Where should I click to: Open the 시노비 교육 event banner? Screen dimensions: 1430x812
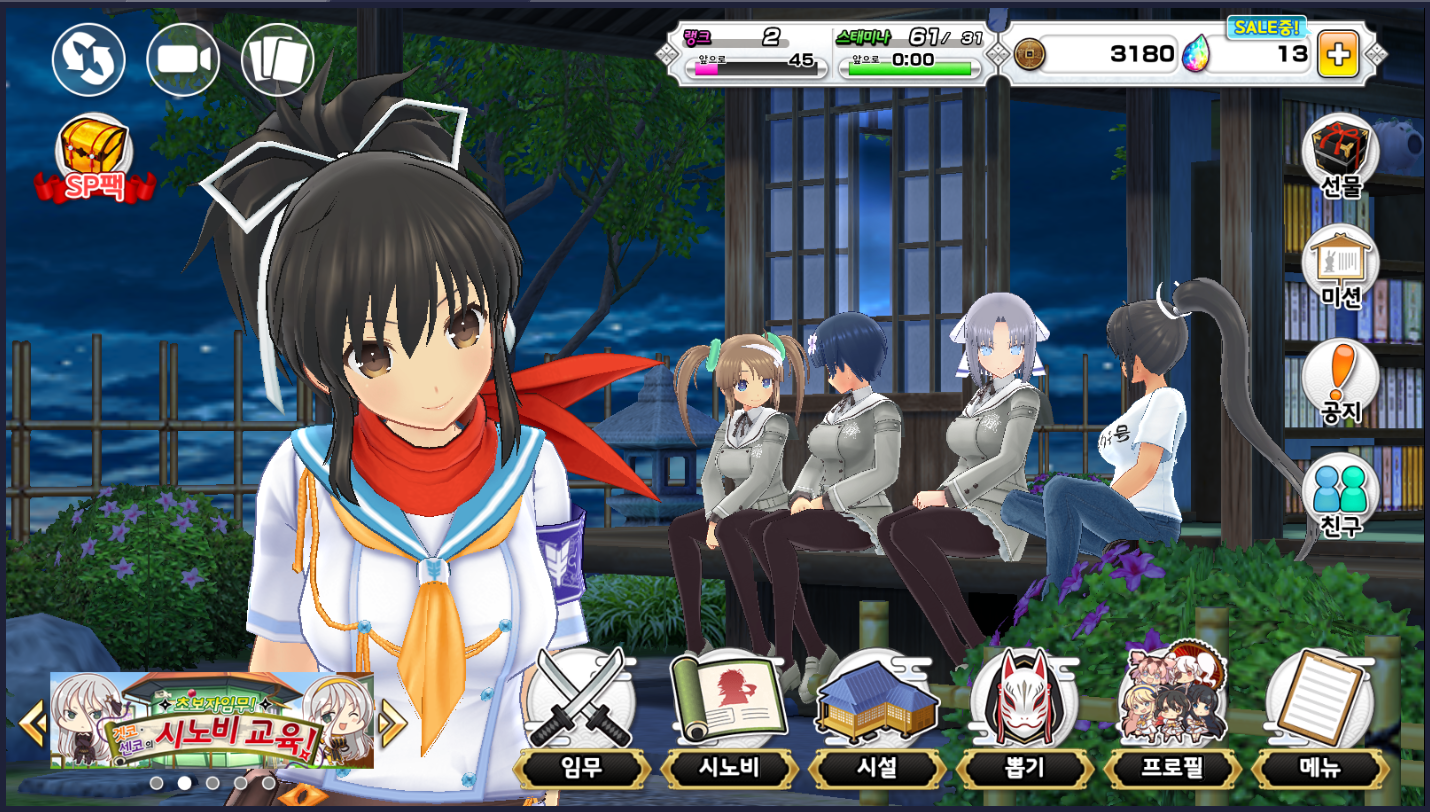pyautogui.click(x=212, y=720)
